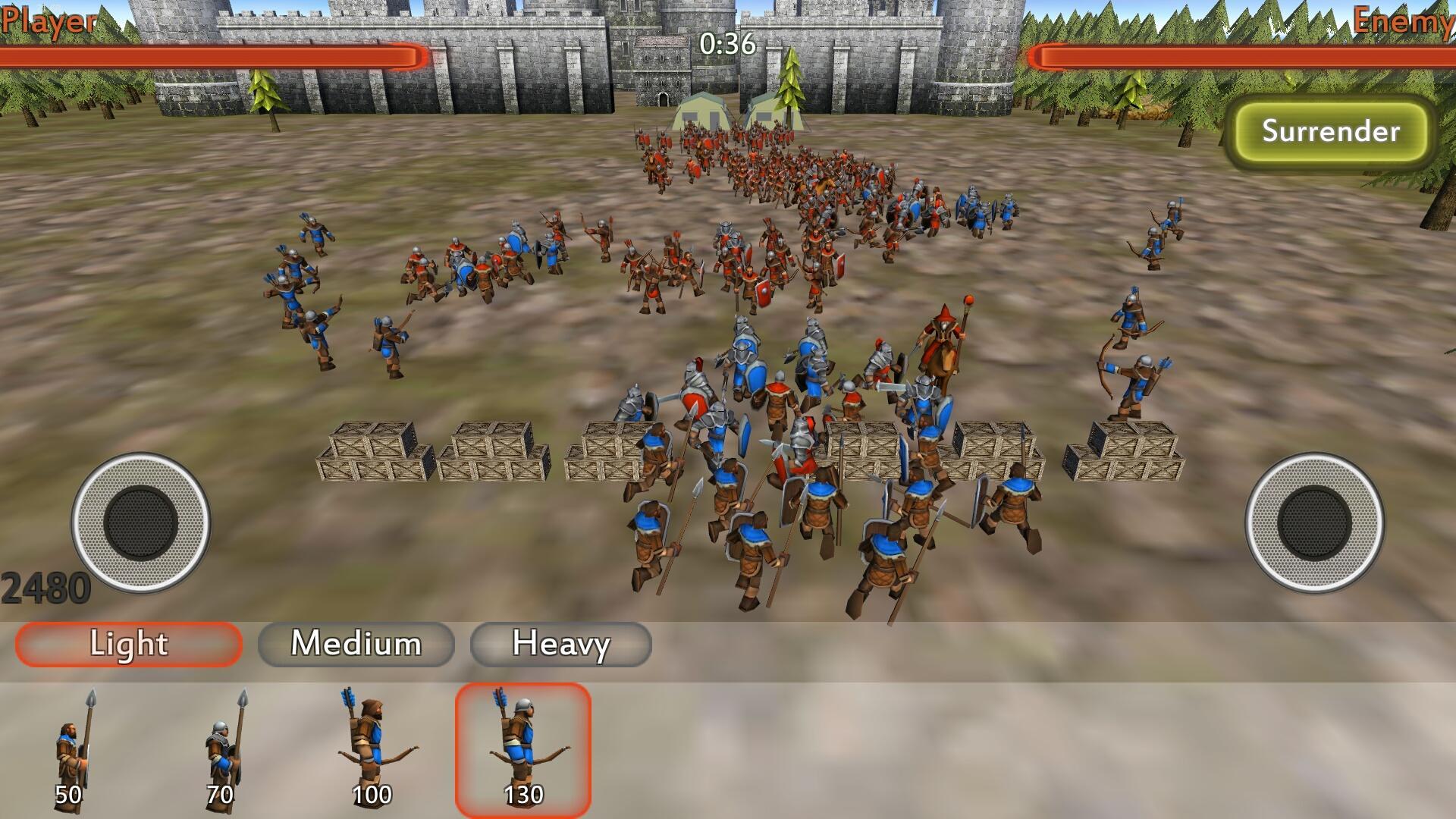Switch to the Heavy unit category

pyautogui.click(x=561, y=645)
